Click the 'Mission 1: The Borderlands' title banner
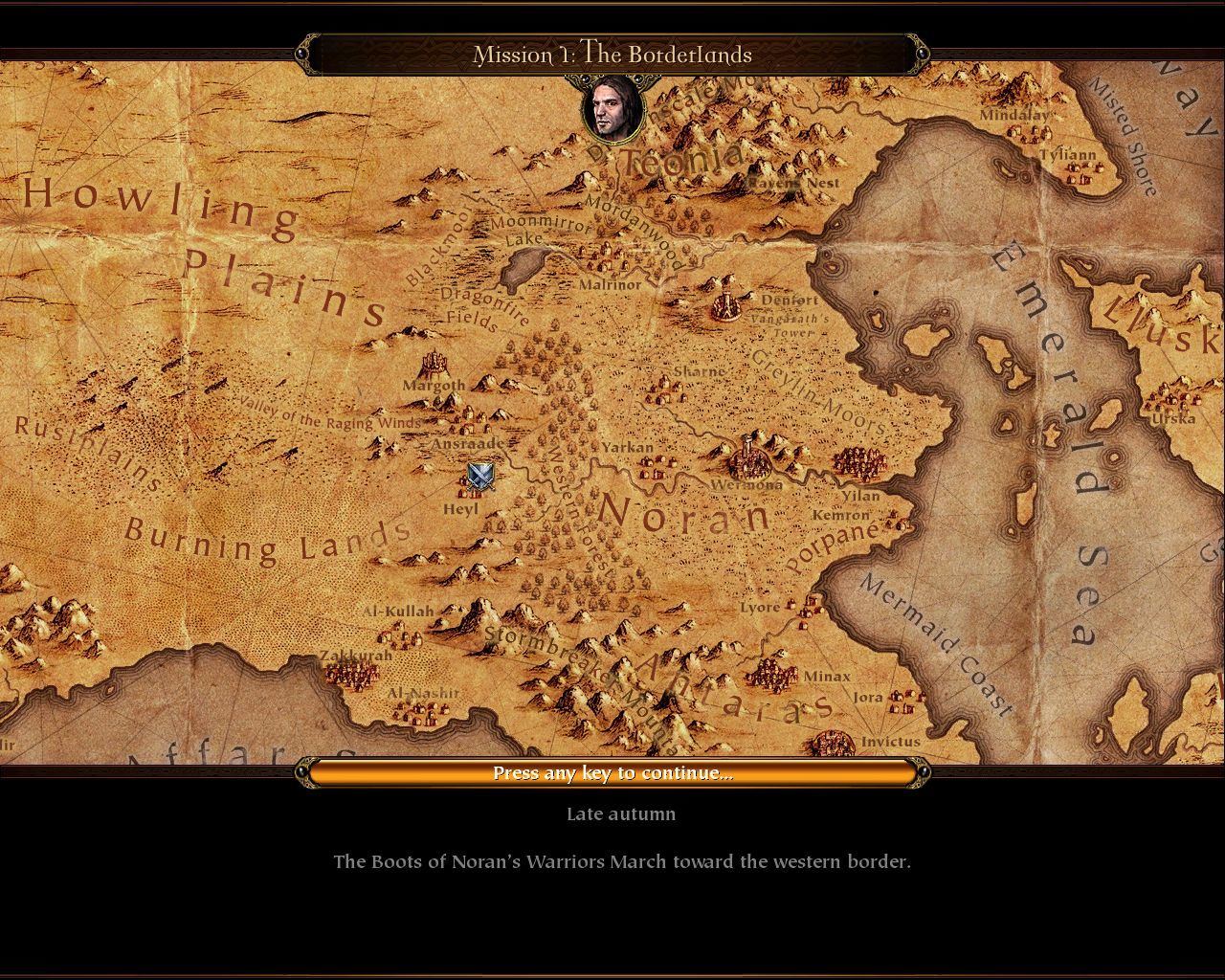 click(614, 55)
